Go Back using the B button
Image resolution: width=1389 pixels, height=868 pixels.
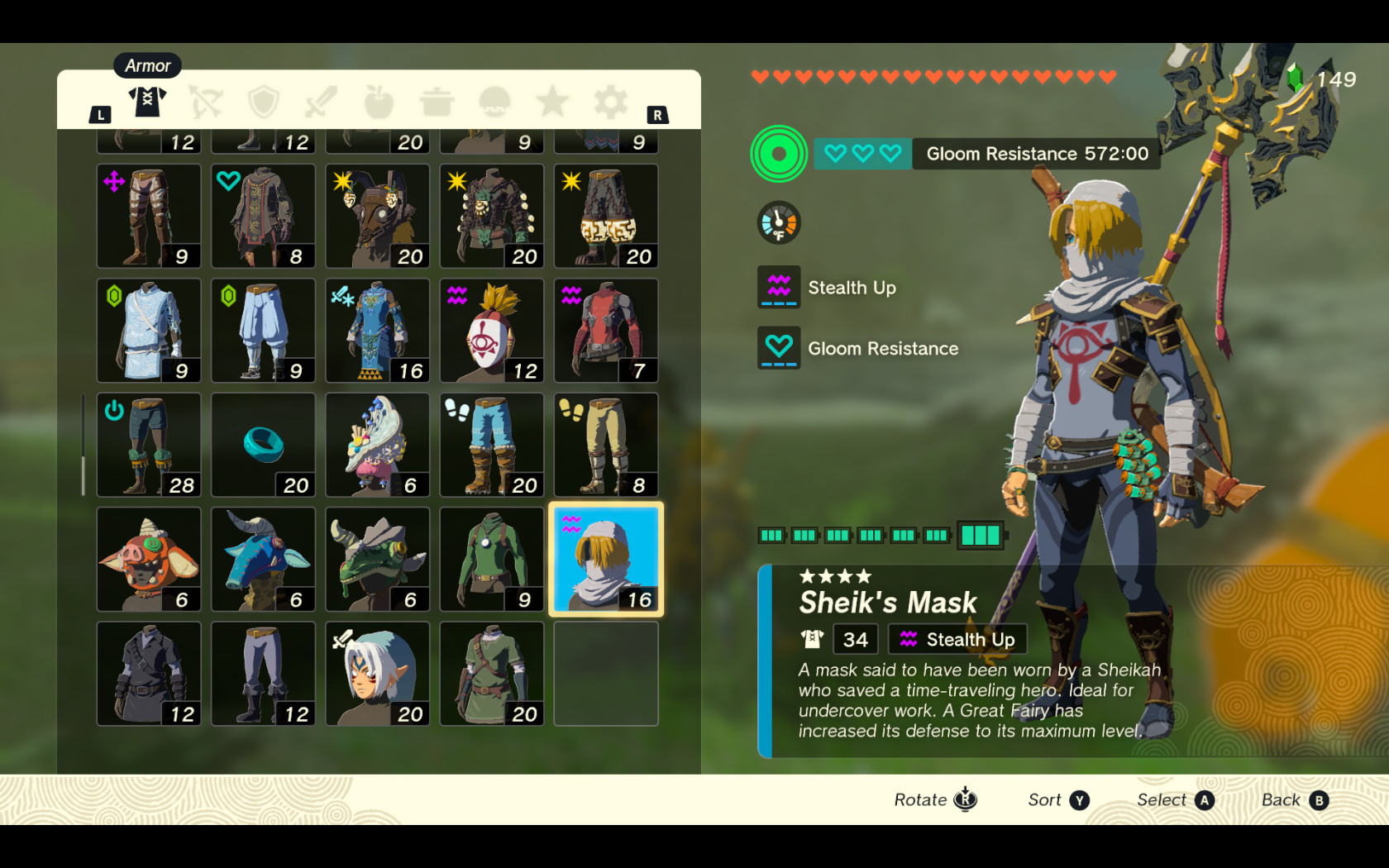click(x=1320, y=799)
